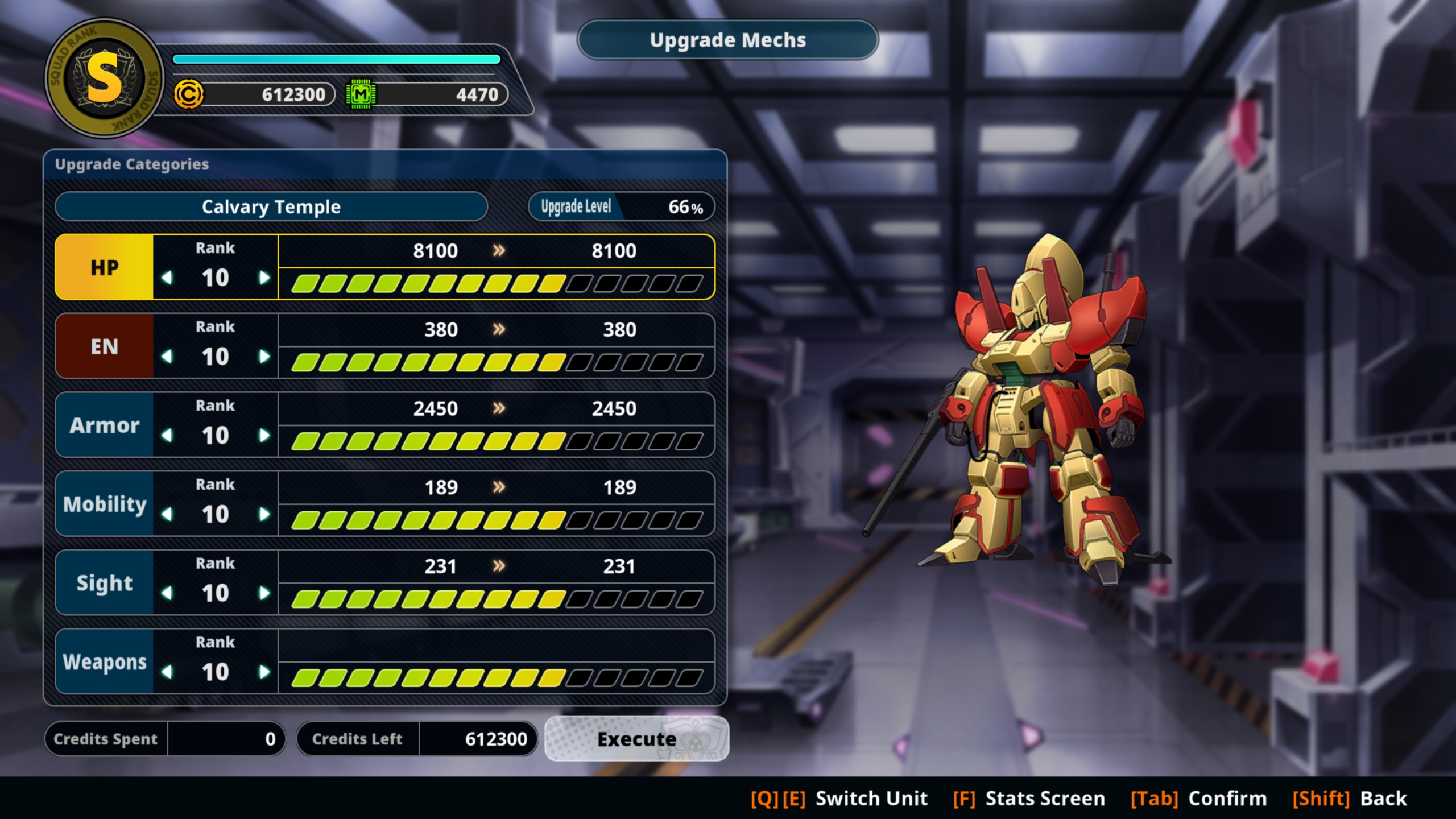Select the HP upgrade category
The image size is (1456, 819).
pyautogui.click(x=105, y=267)
